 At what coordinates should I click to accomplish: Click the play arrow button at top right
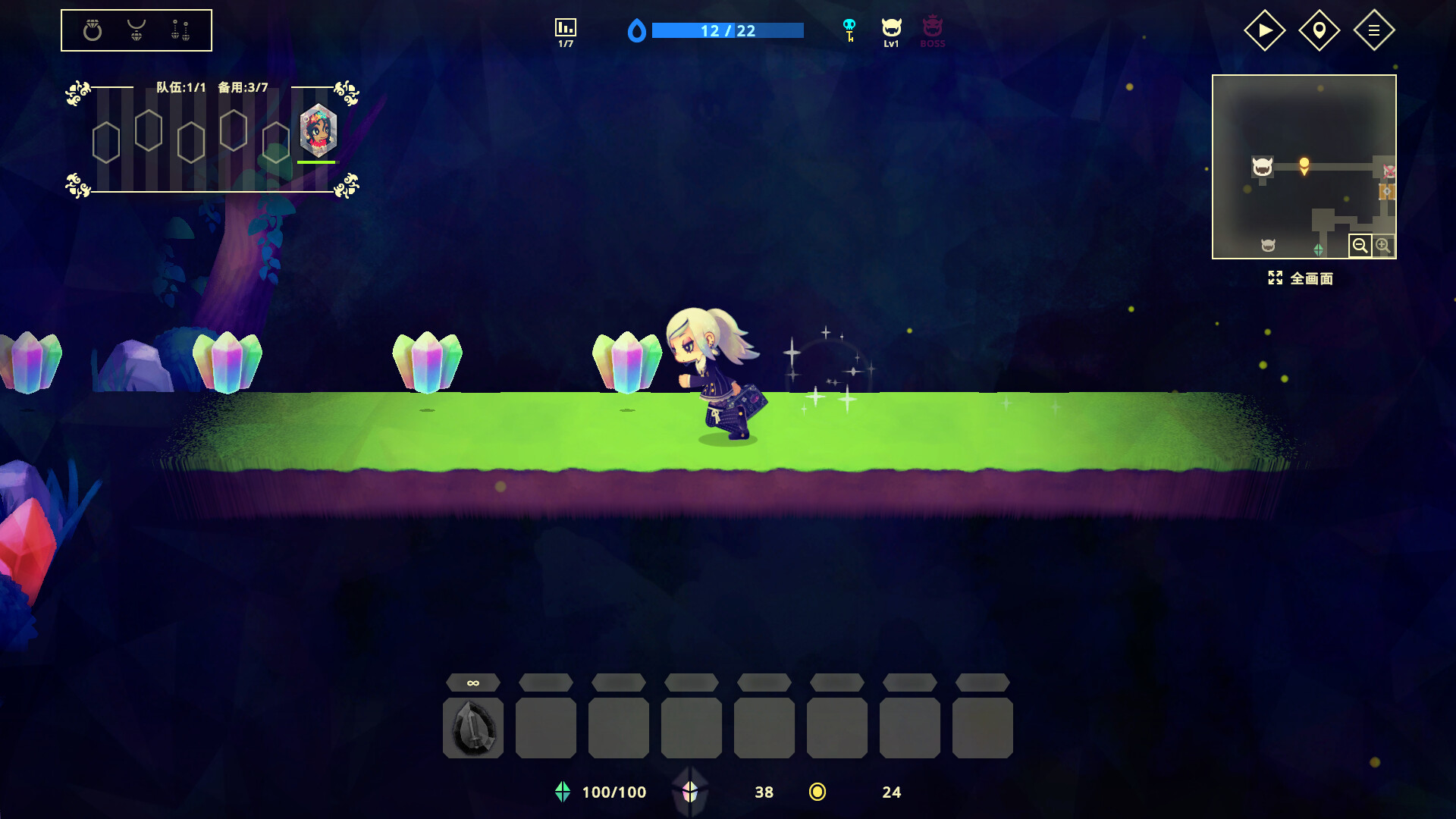[1265, 30]
